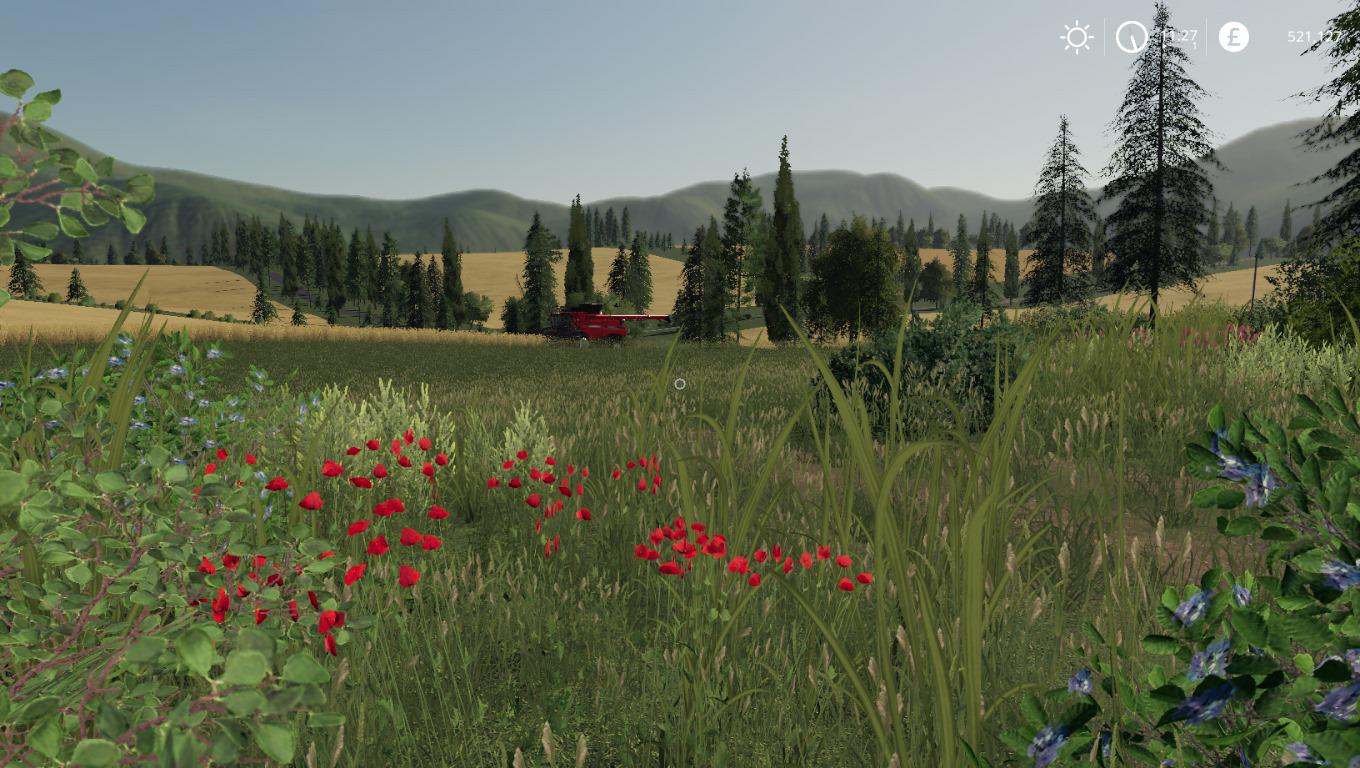This screenshot has height=768, width=1360.
Task: Open the pound money balance icon
Action: coord(1233,37)
